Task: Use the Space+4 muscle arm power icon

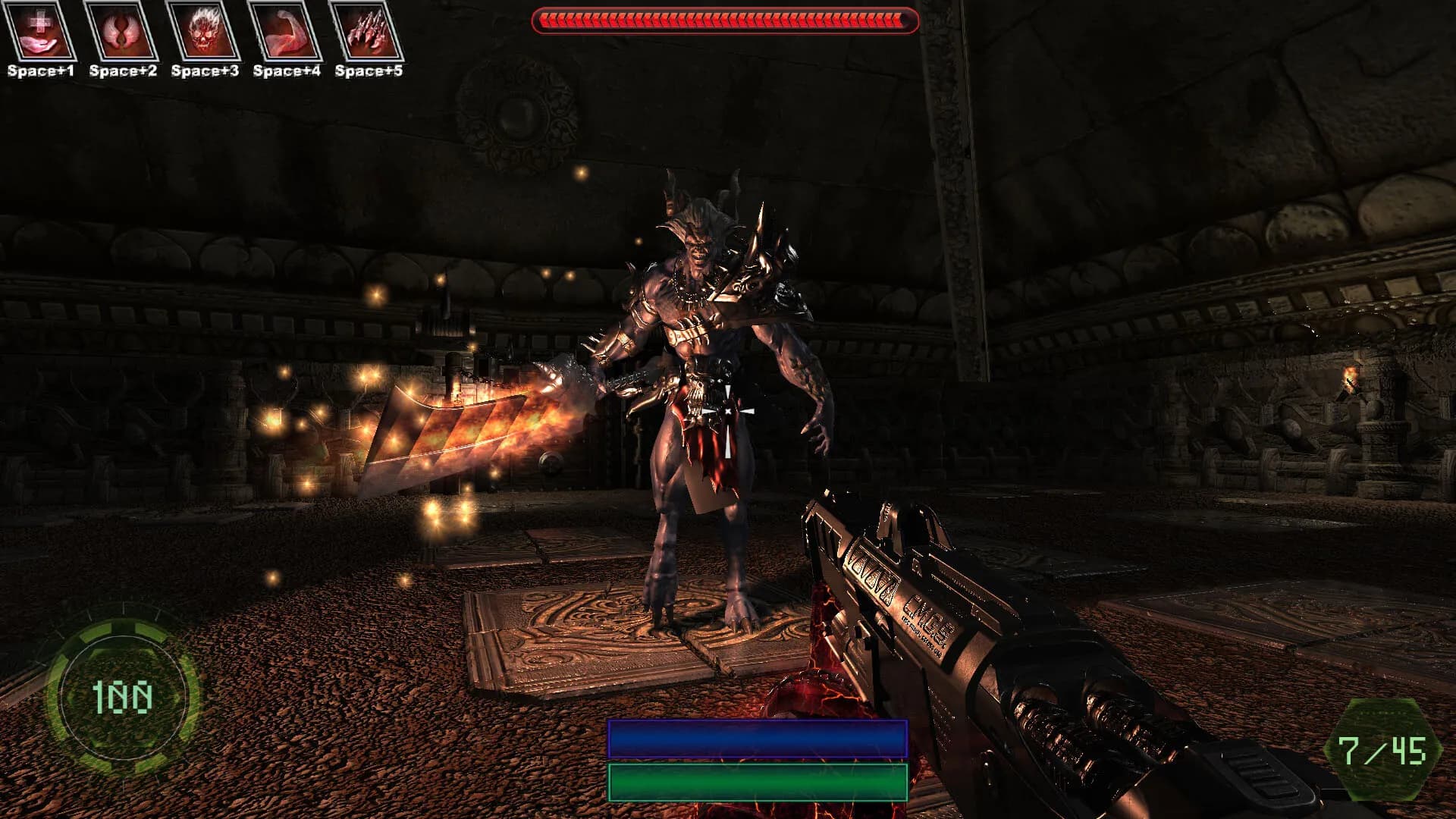Action: (x=287, y=33)
